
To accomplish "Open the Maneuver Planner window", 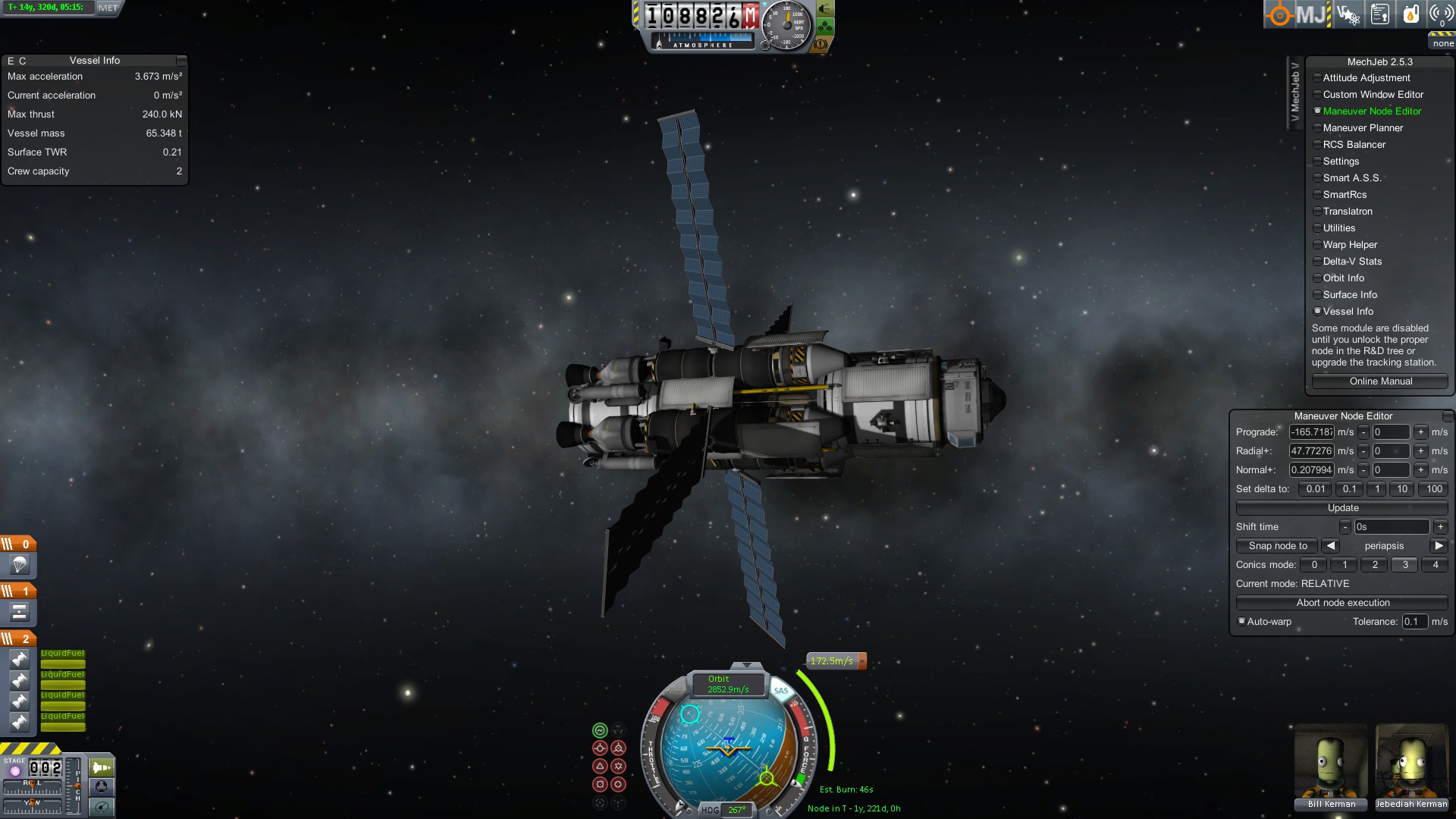I will [1362, 128].
